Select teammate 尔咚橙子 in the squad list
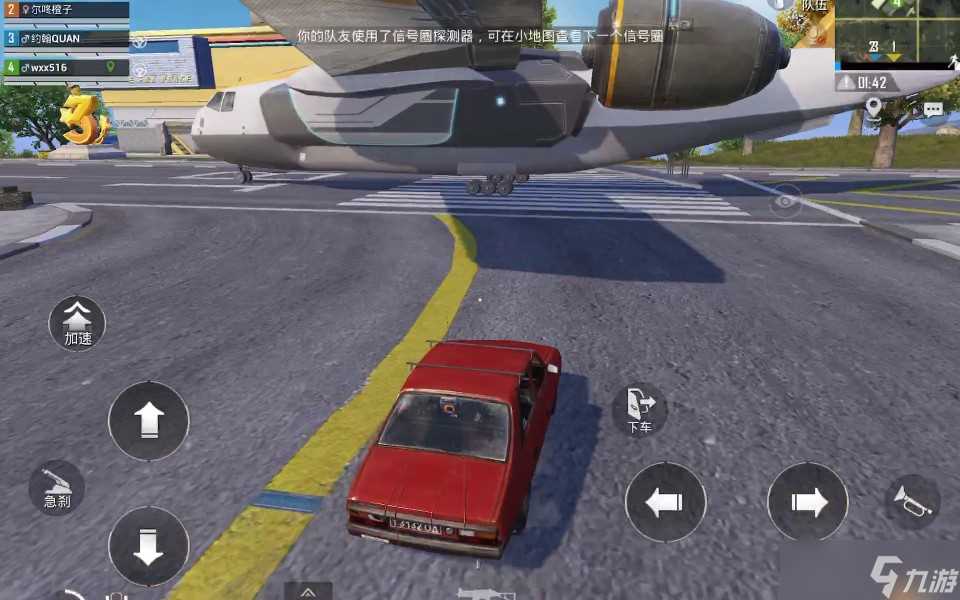Image resolution: width=960 pixels, height=600 pixels. pos(66,11)
